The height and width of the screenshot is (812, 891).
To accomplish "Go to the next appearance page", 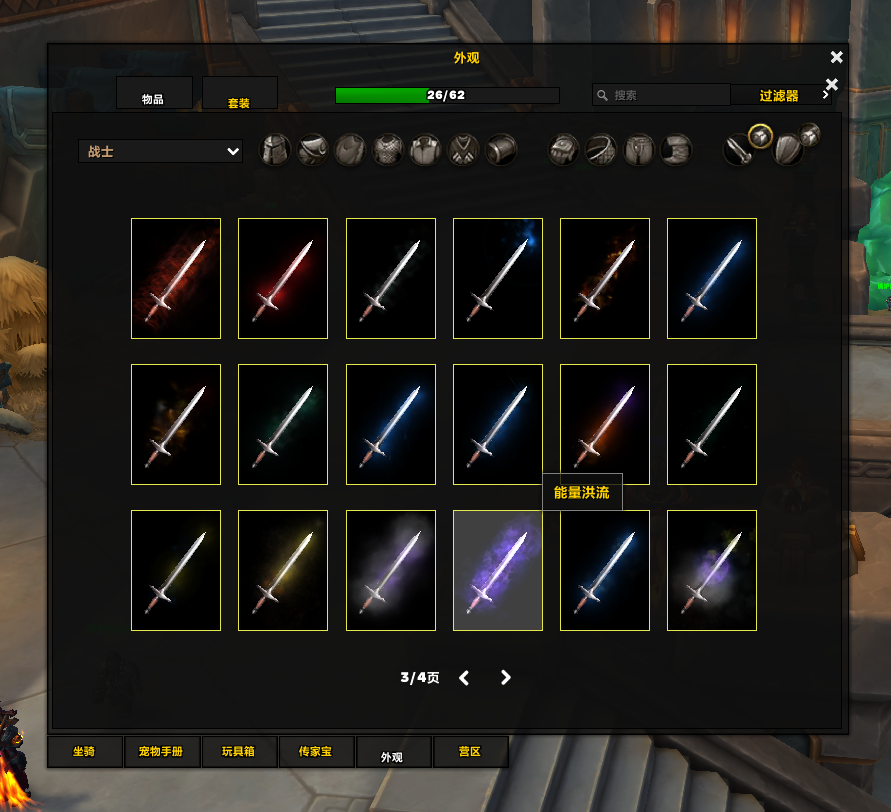I will click(505, 678).
